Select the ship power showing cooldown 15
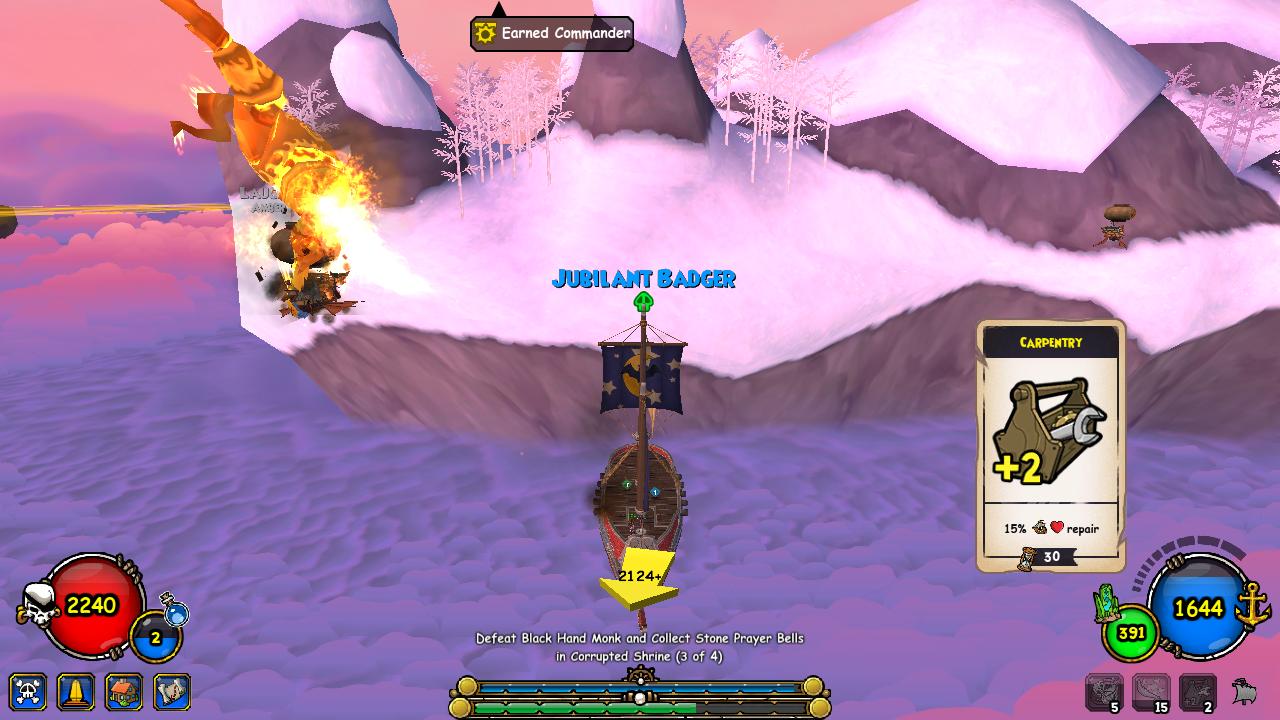This screenshot has width=1280, height=720. pos(1151,692)
